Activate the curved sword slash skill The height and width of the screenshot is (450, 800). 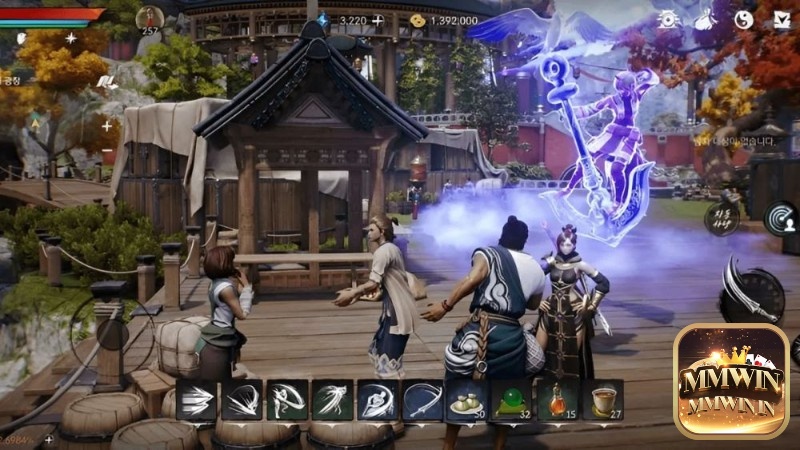(x=423, y=399)
